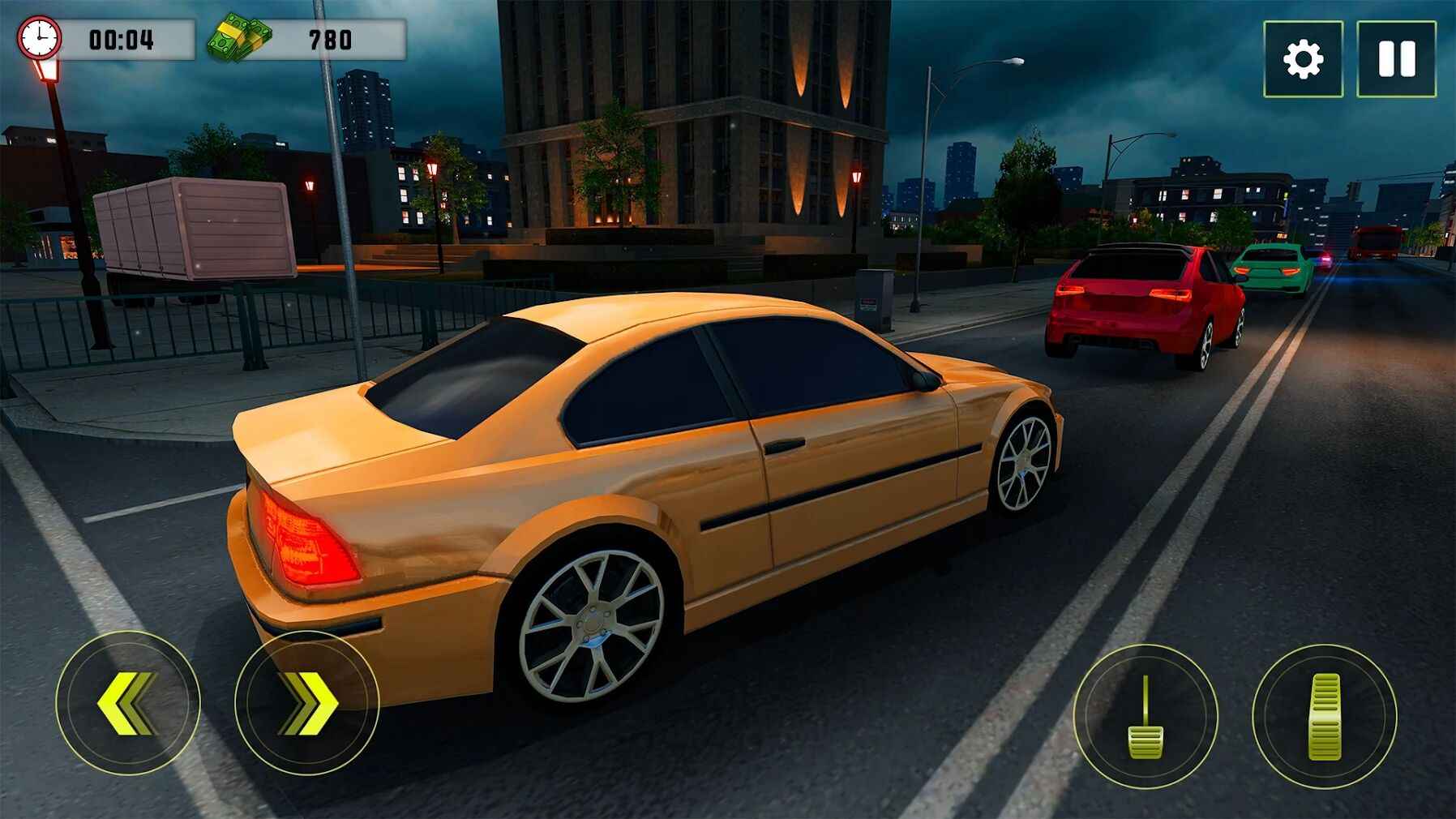1456x819 pixels.
Task: Open the gear settings menu
Action: click(1303, 59)
